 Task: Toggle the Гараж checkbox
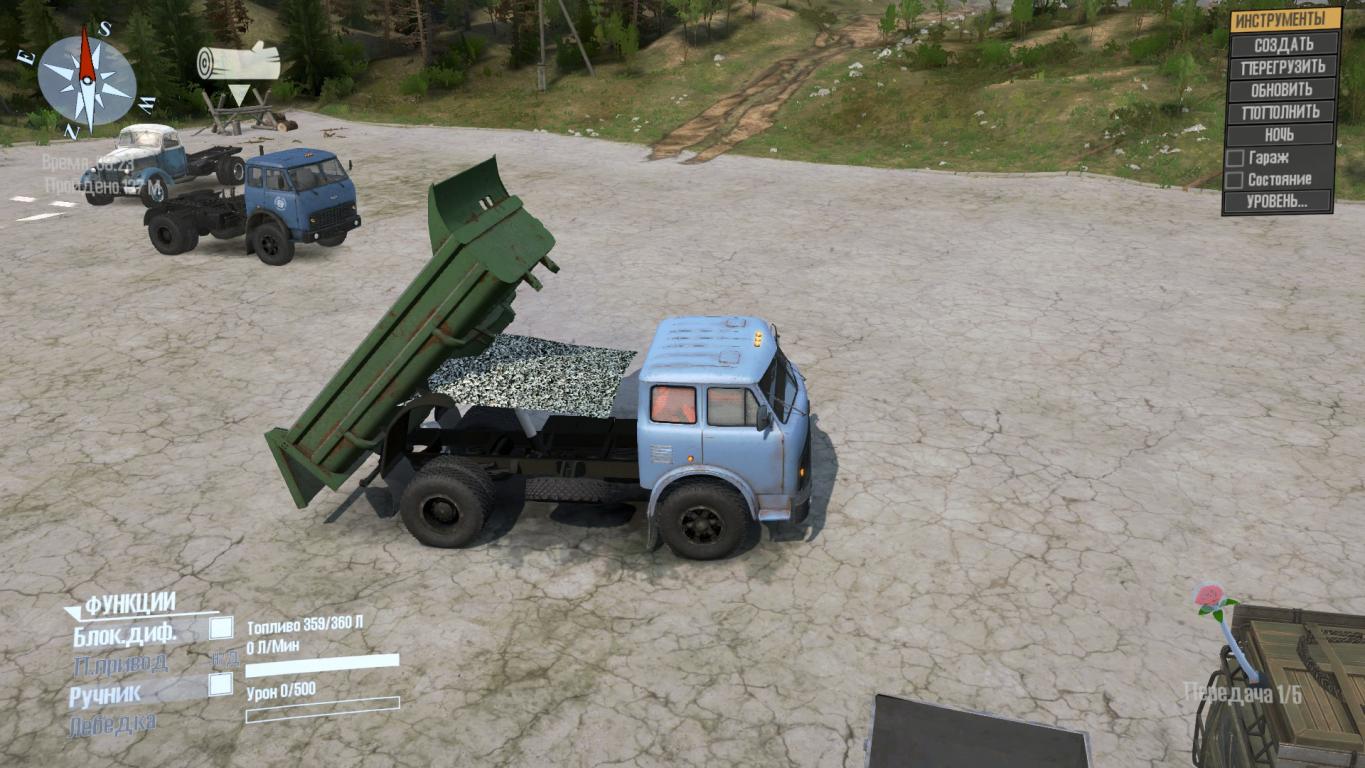(x=1235, y=158)
